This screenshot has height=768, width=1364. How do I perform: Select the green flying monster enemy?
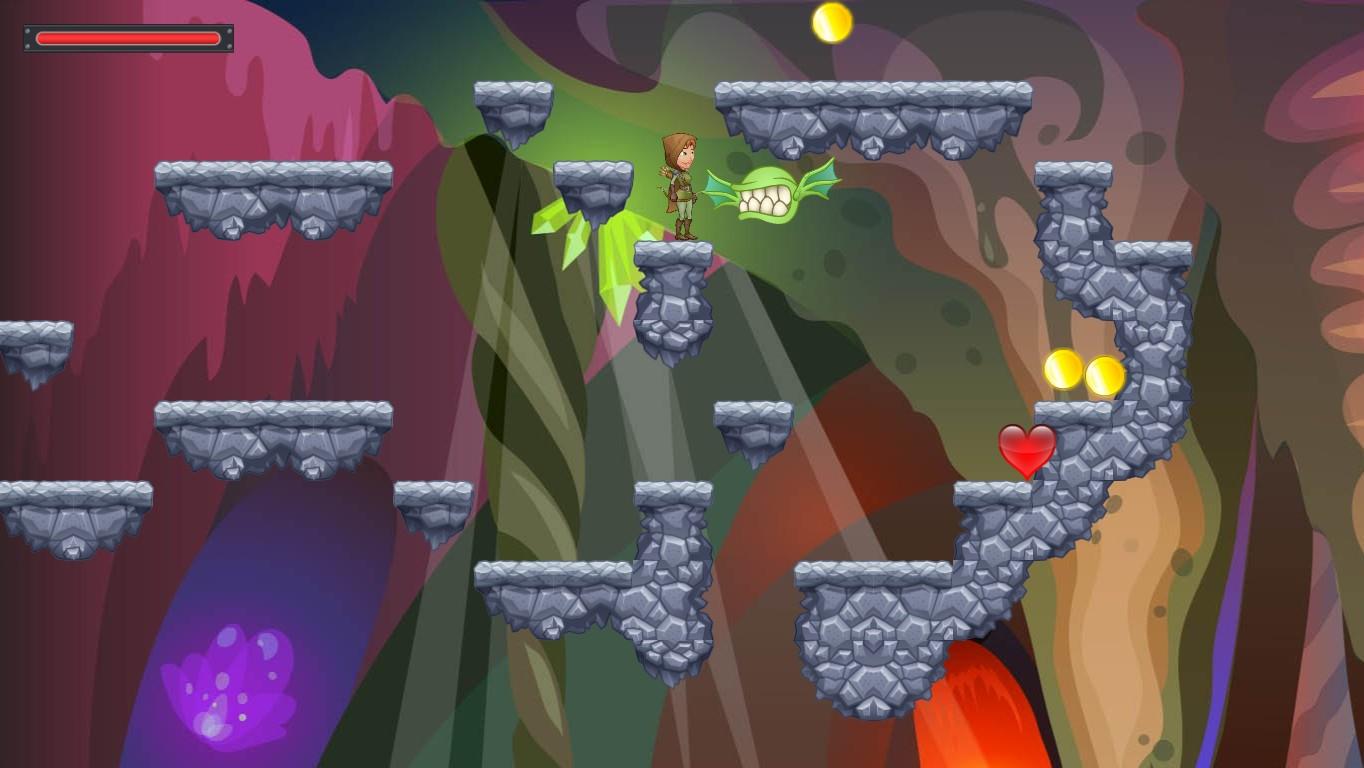[772, 190]
